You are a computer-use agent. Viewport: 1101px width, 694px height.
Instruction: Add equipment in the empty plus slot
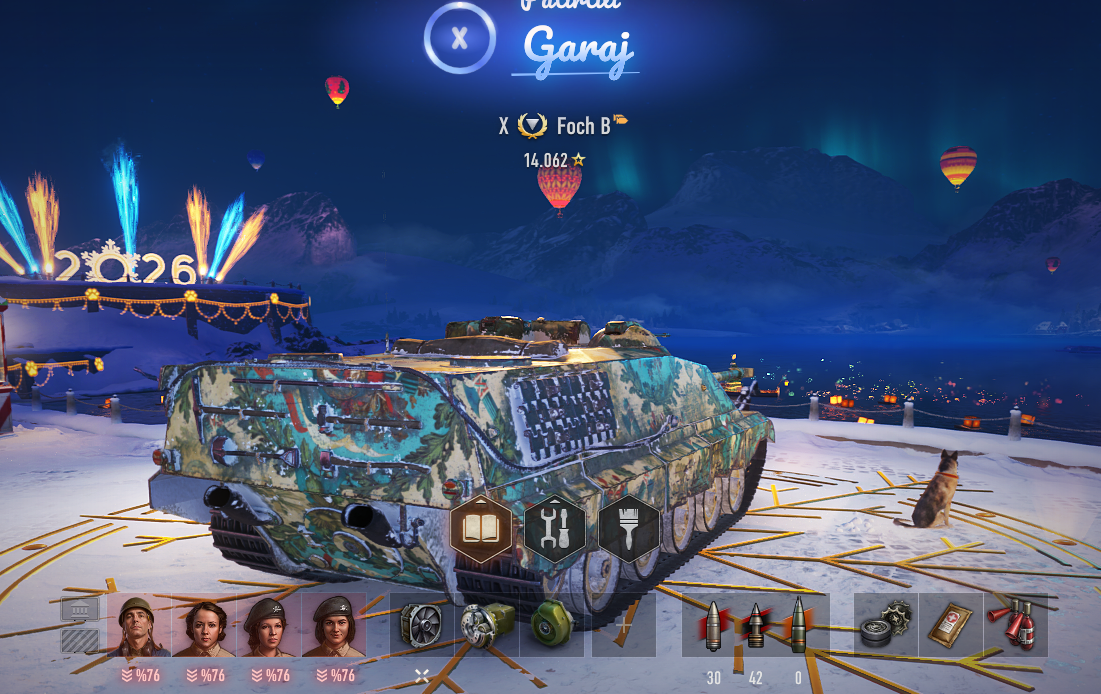pos(624,626)
